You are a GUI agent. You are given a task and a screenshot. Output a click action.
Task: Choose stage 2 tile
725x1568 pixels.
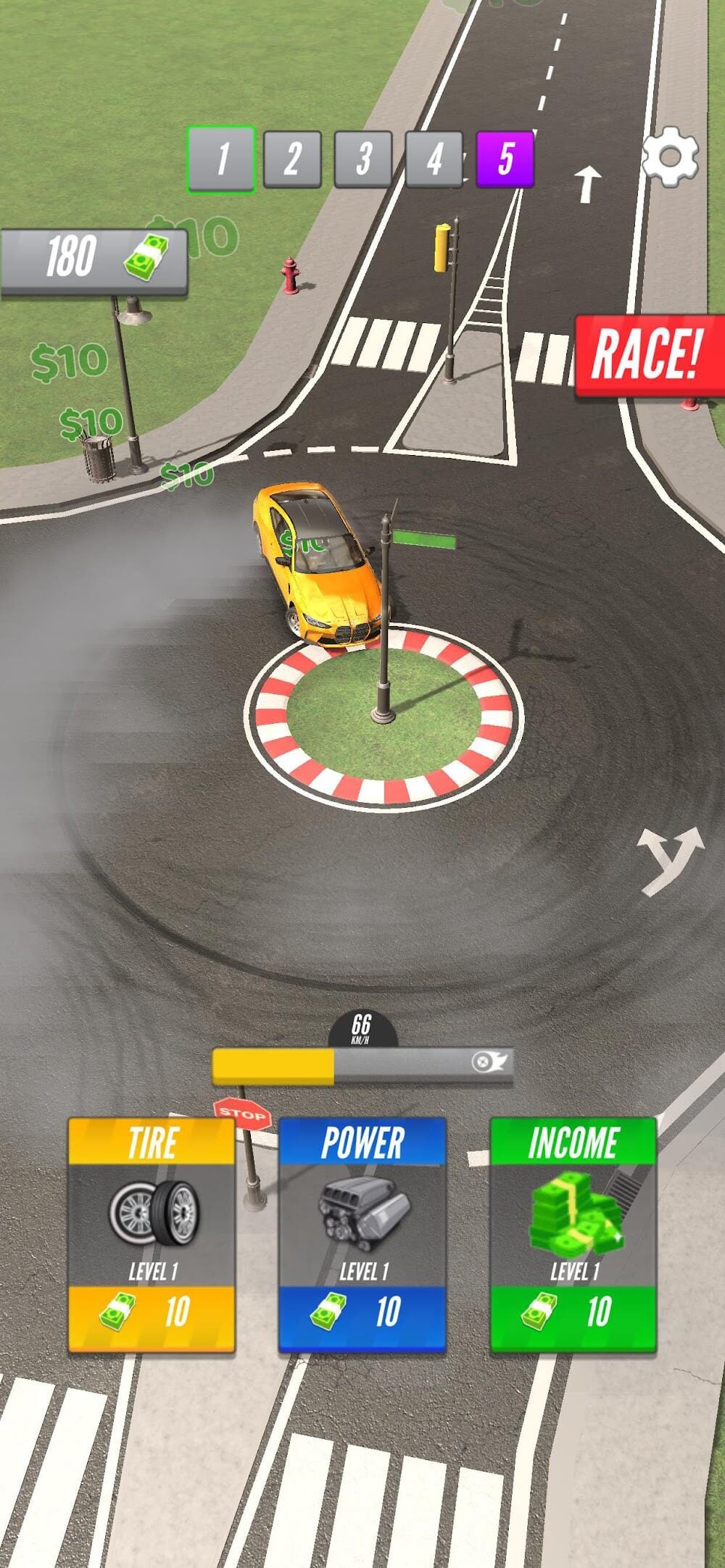[292, 159]
